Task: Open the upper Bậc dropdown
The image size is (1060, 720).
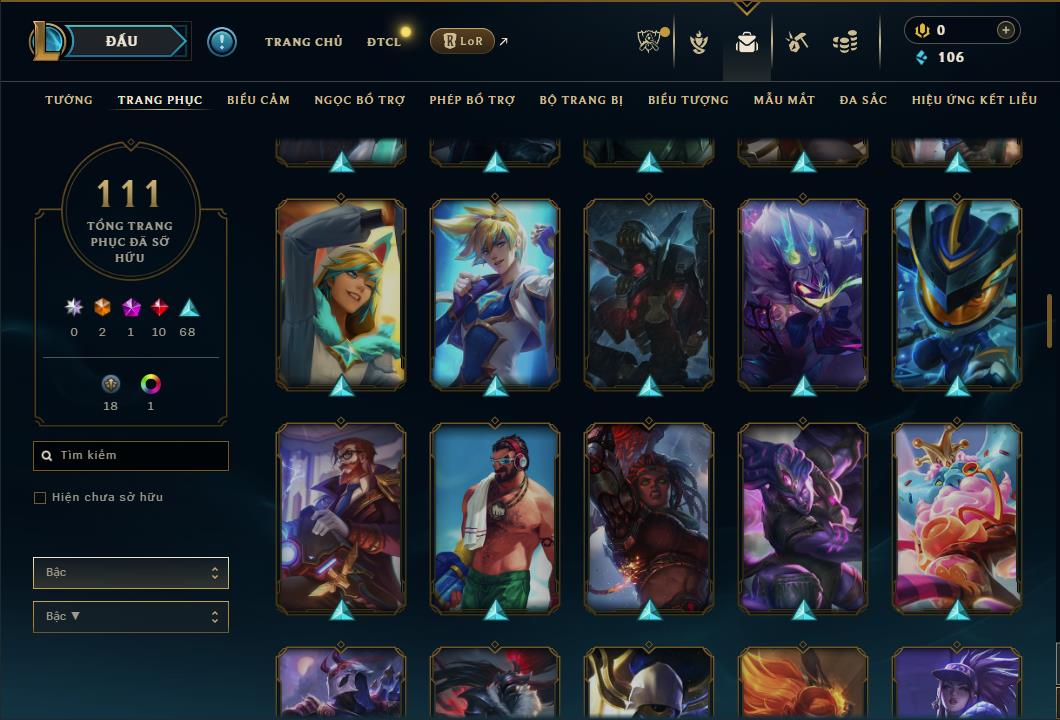Action: pos(131,573)
